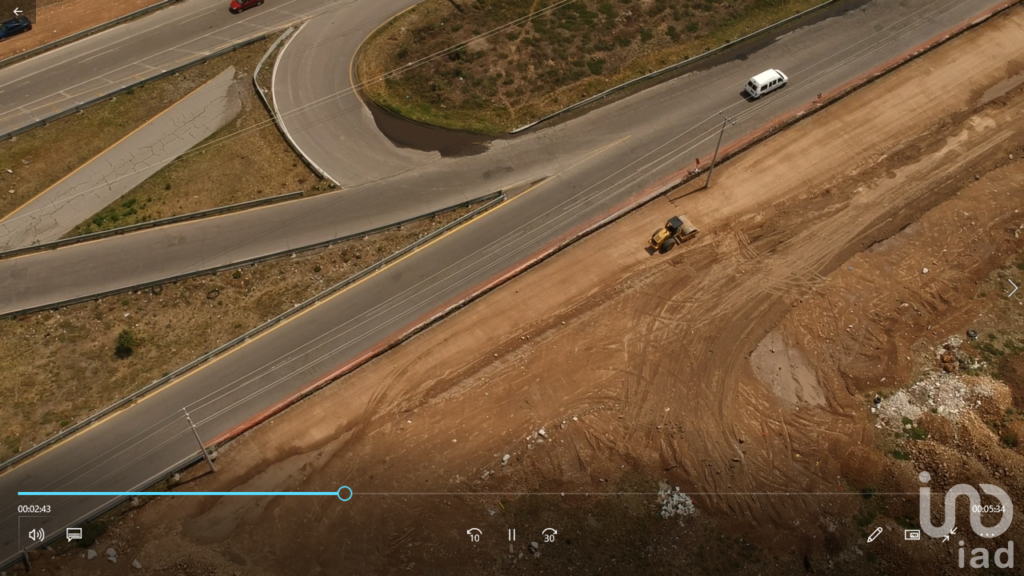Open the volume control

36,535
